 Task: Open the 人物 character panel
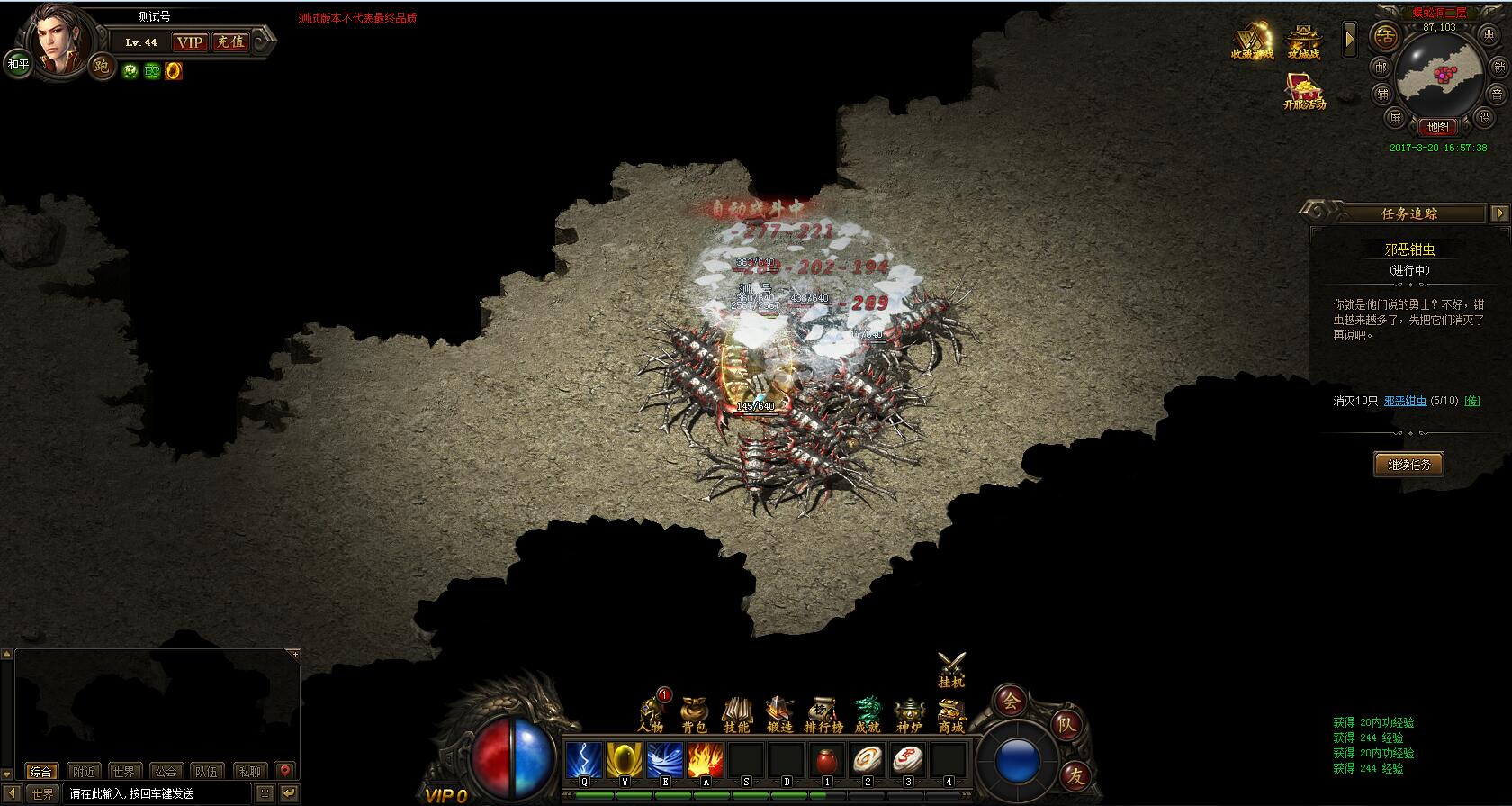[651, 714]
